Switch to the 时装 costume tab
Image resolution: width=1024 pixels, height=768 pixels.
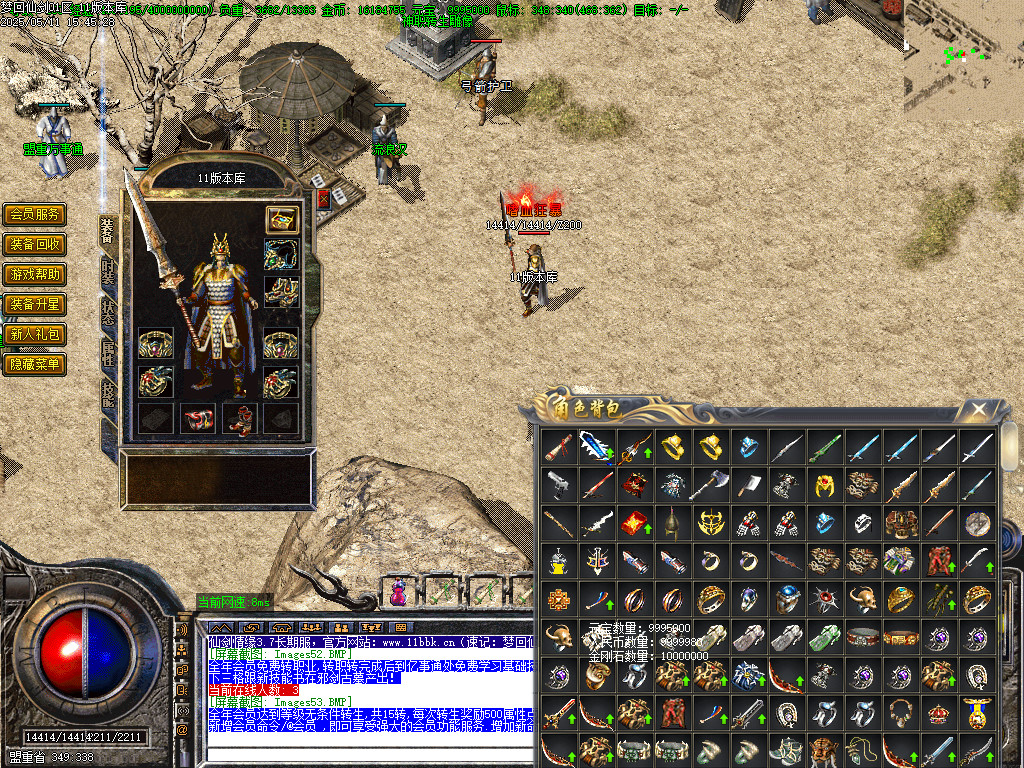pyautogui.click(x=108, y=273)
